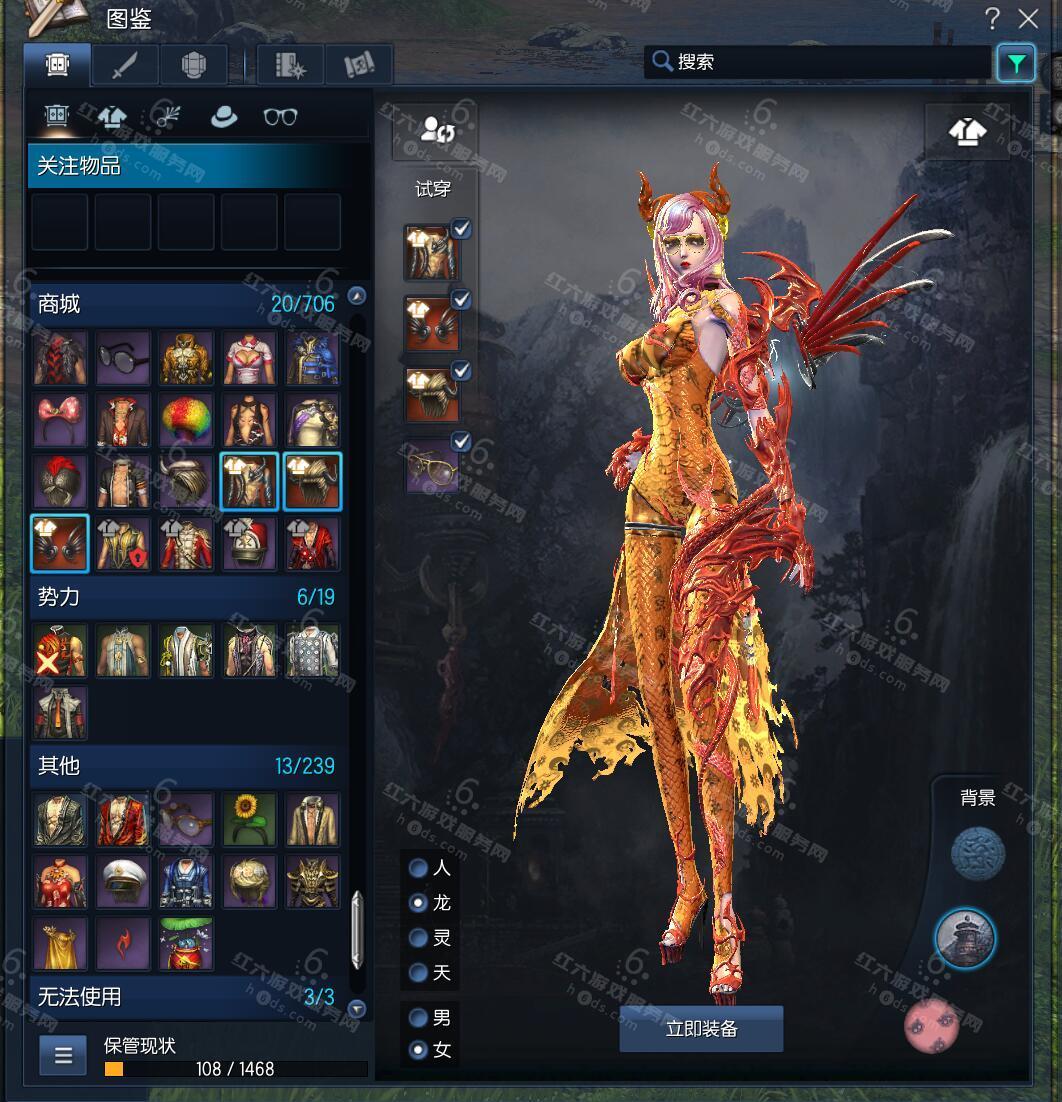Image resolution: width=1062 pixels, height=1102 pixels.
Task: Select the sunflower accessory item
Action: coord(249,820)
